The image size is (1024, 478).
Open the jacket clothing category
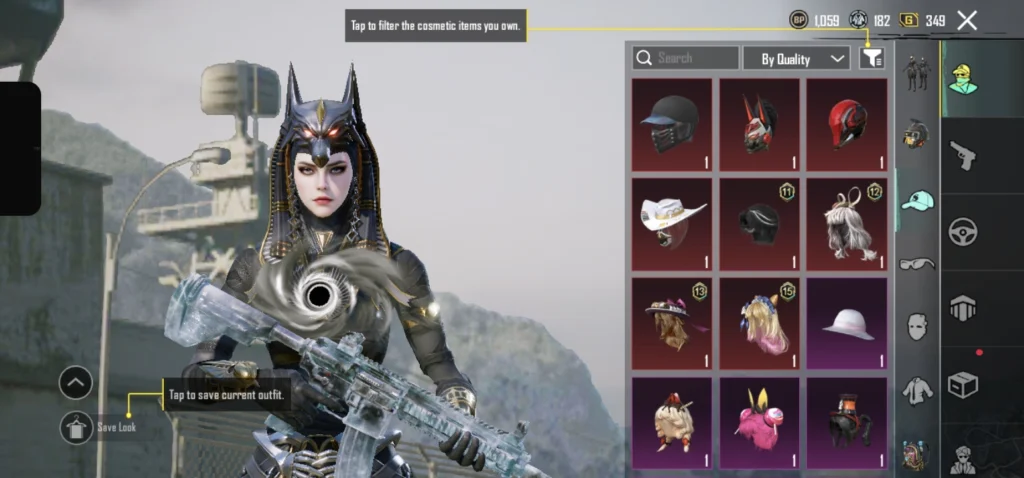tap(917, 390)
